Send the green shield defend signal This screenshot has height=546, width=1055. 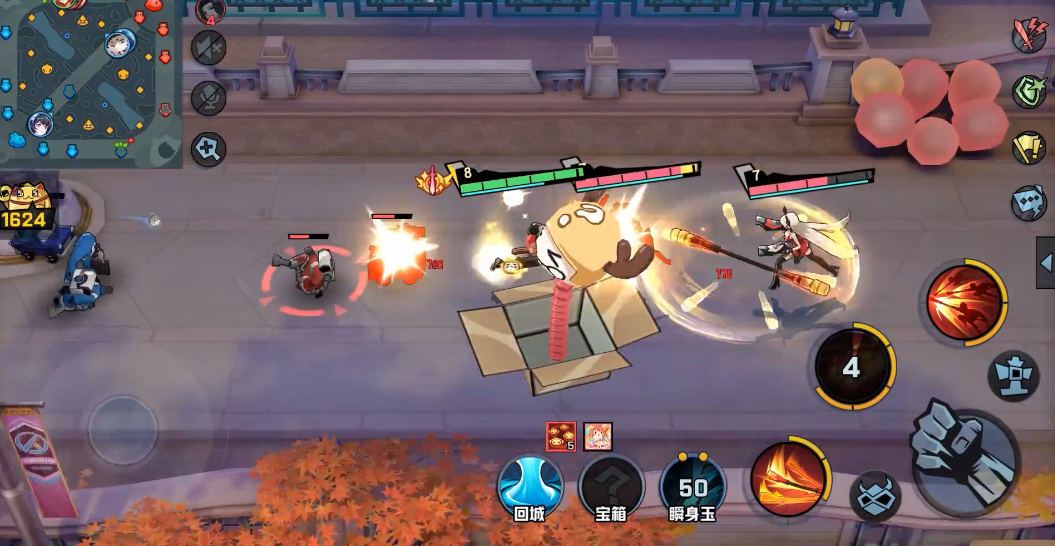coord(1028,92)
